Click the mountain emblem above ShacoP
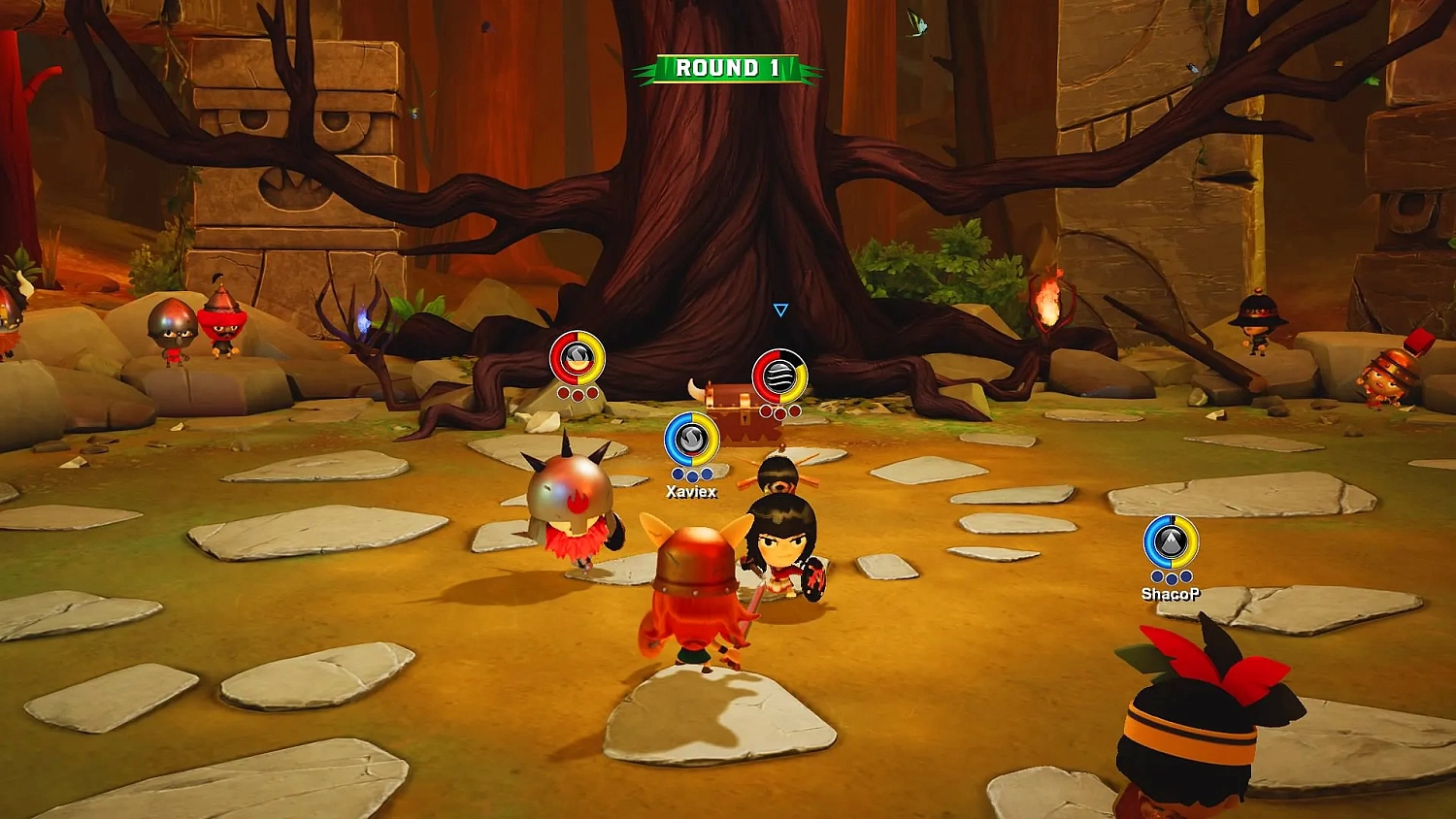 point(1171,540)
